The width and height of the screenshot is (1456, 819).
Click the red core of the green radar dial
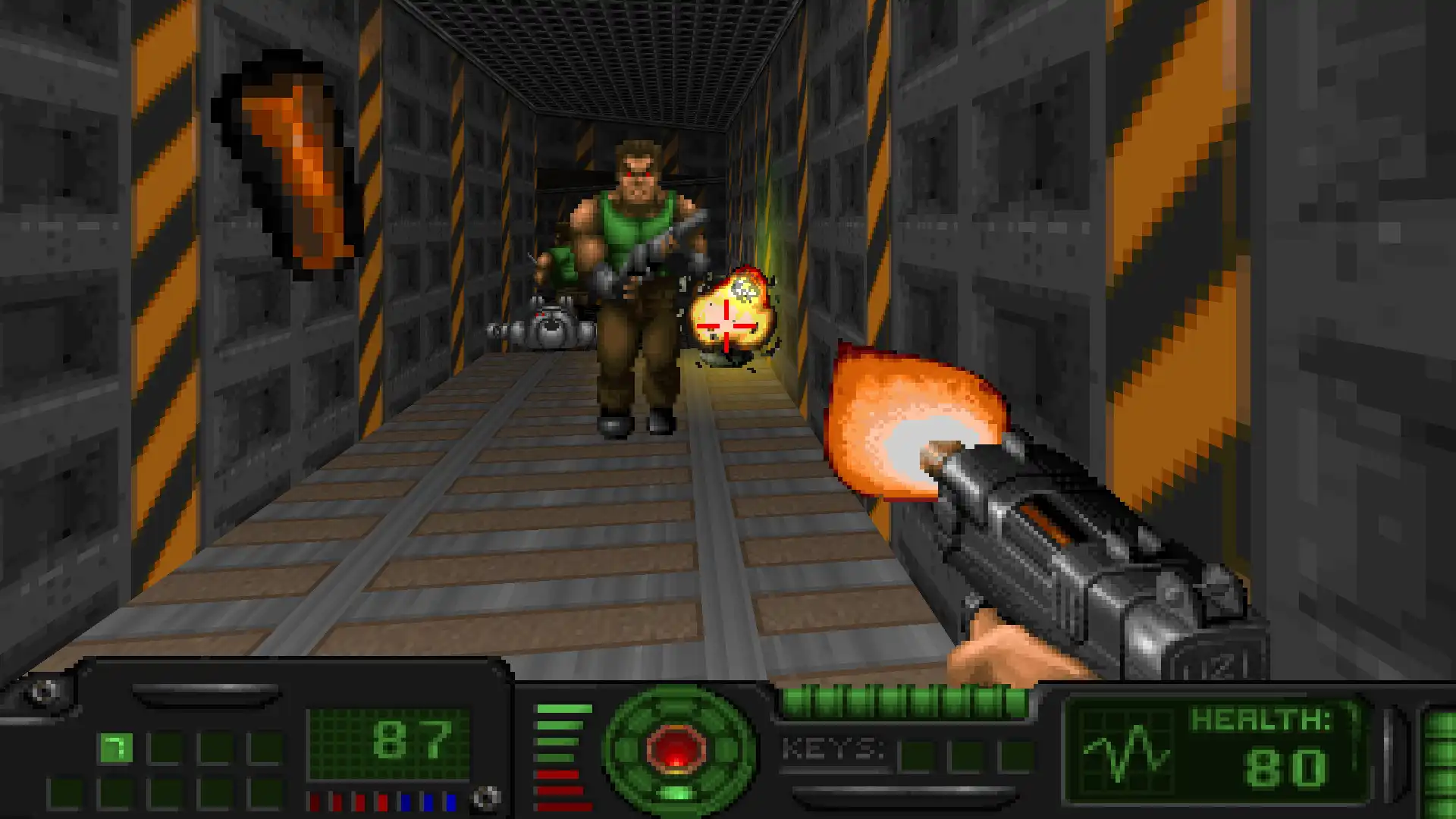[x=676, y=748]
